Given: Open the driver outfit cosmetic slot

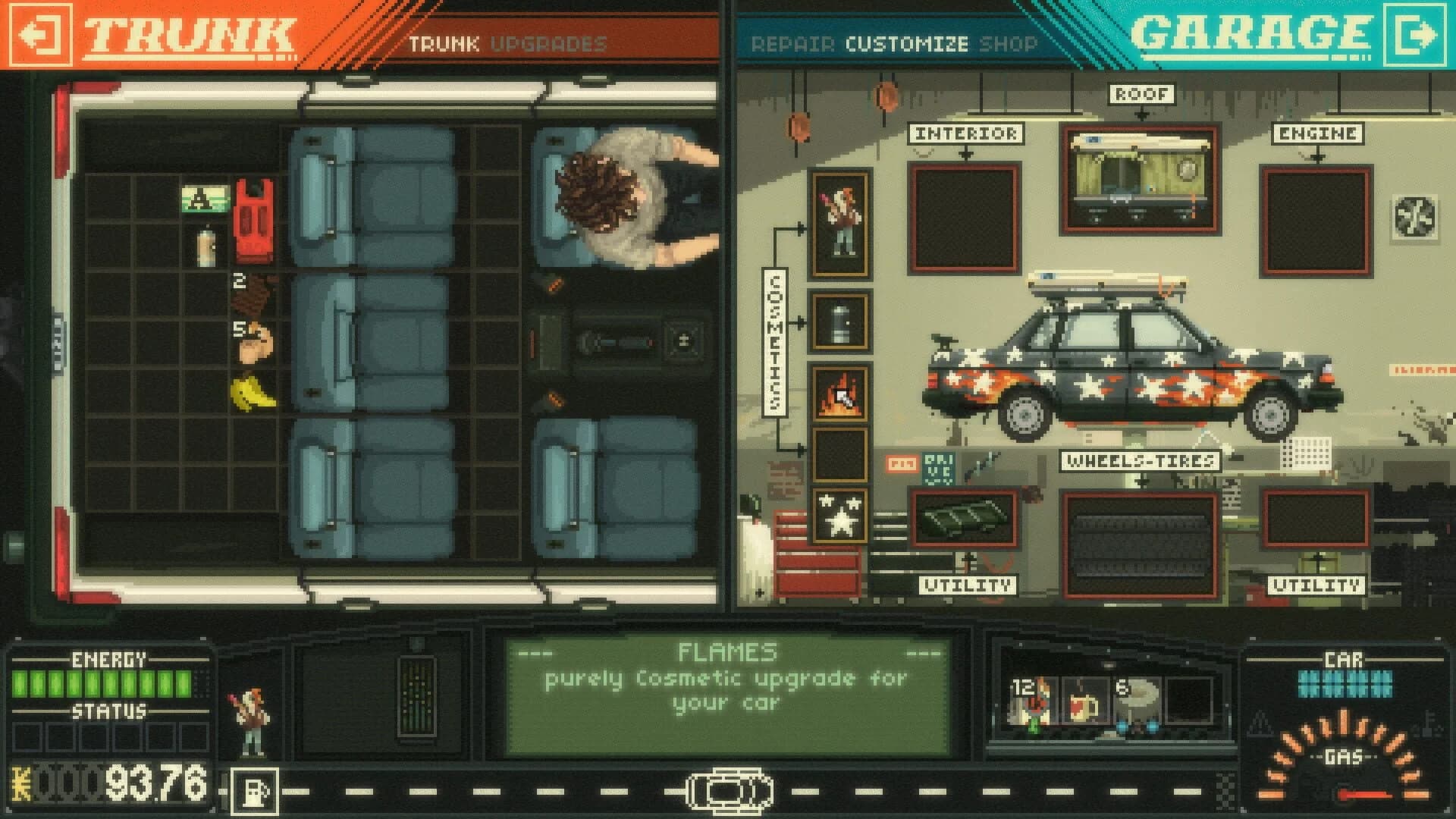Looking at the screenshot, I should coord(839,220).
